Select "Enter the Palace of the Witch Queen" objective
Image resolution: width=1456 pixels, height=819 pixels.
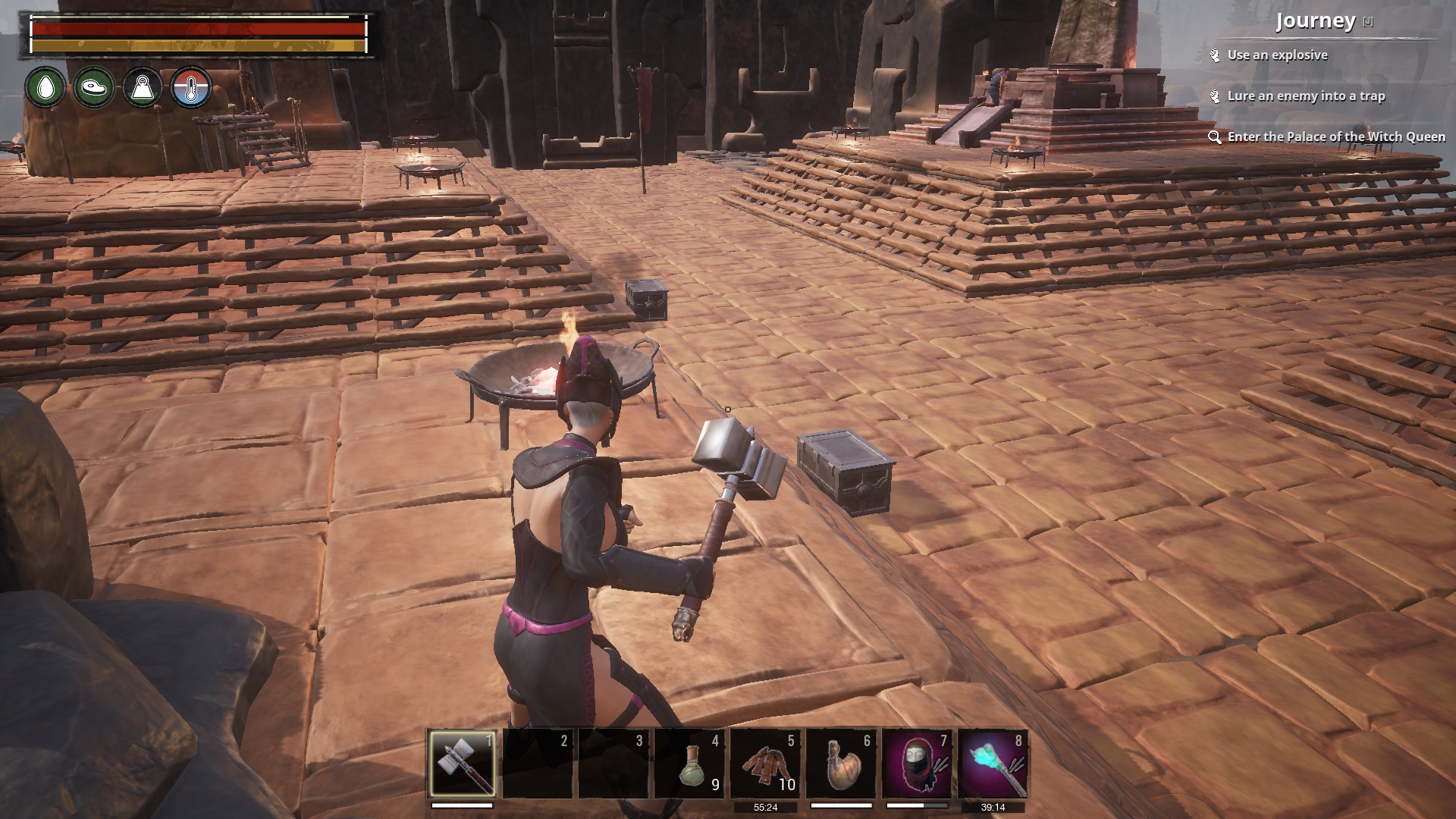click(1336, 137)
